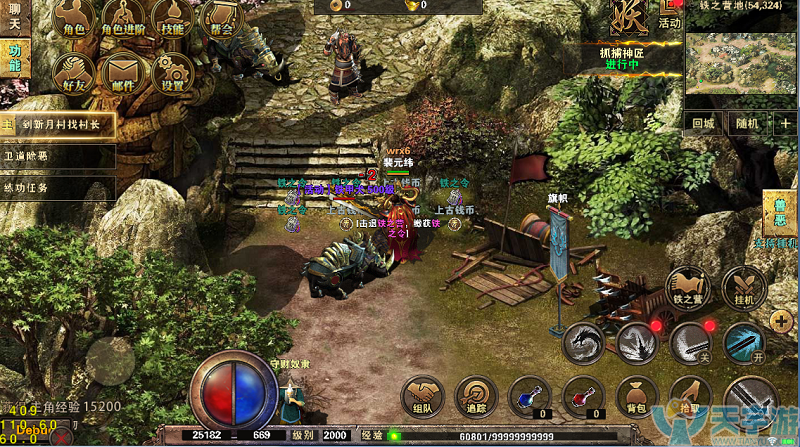Cast the dragon skill icon

point(583,343)
